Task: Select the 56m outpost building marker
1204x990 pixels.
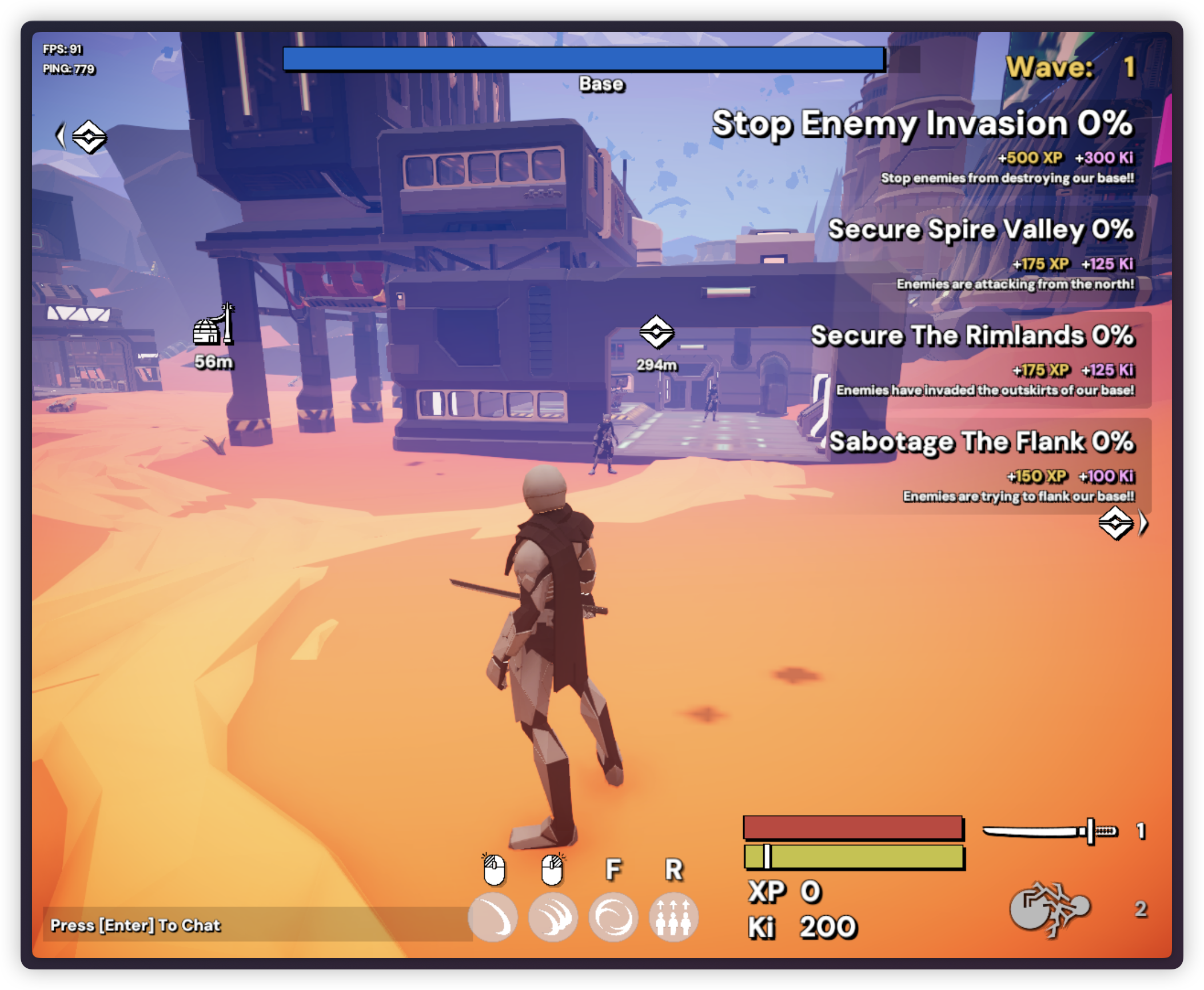Action: pos(214,326)
